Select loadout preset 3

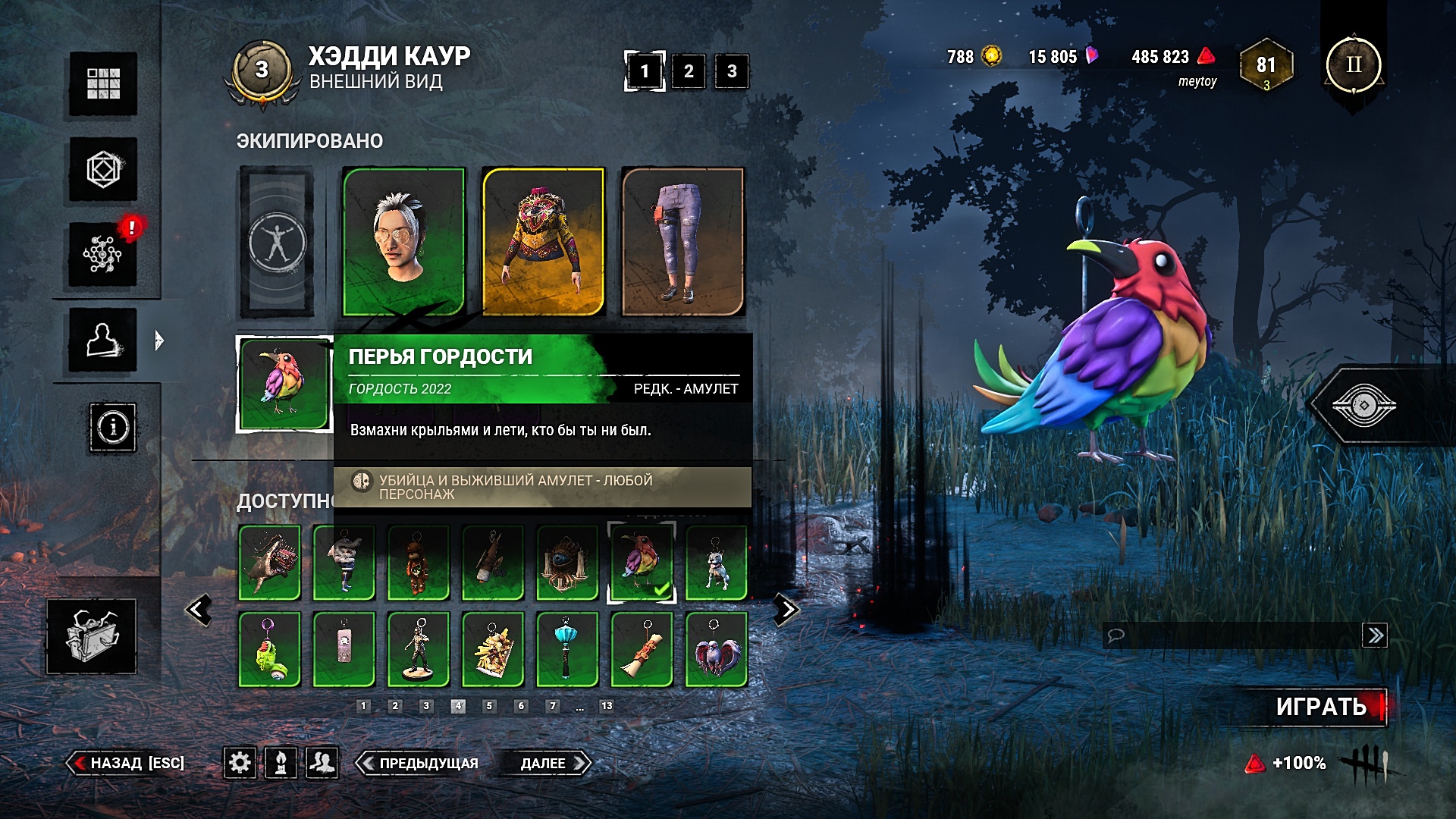click(731, 71)
